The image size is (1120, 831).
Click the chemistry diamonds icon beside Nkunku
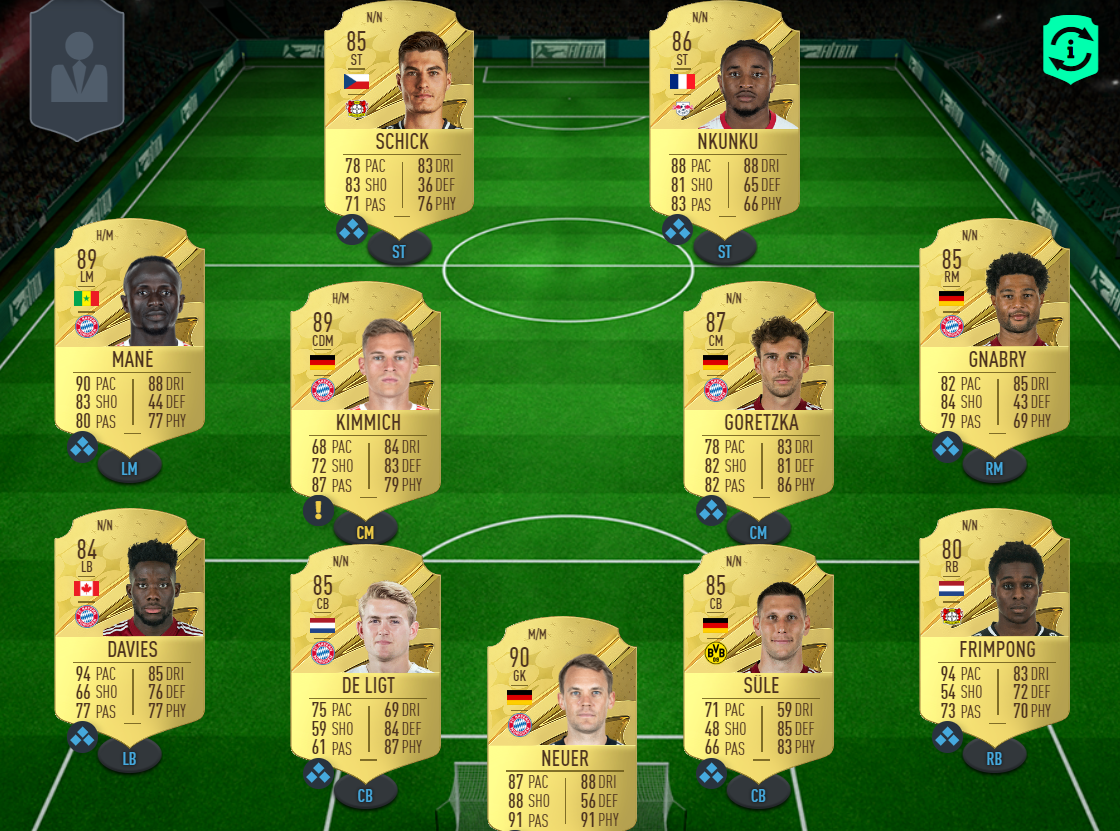[x=677, y=230]
